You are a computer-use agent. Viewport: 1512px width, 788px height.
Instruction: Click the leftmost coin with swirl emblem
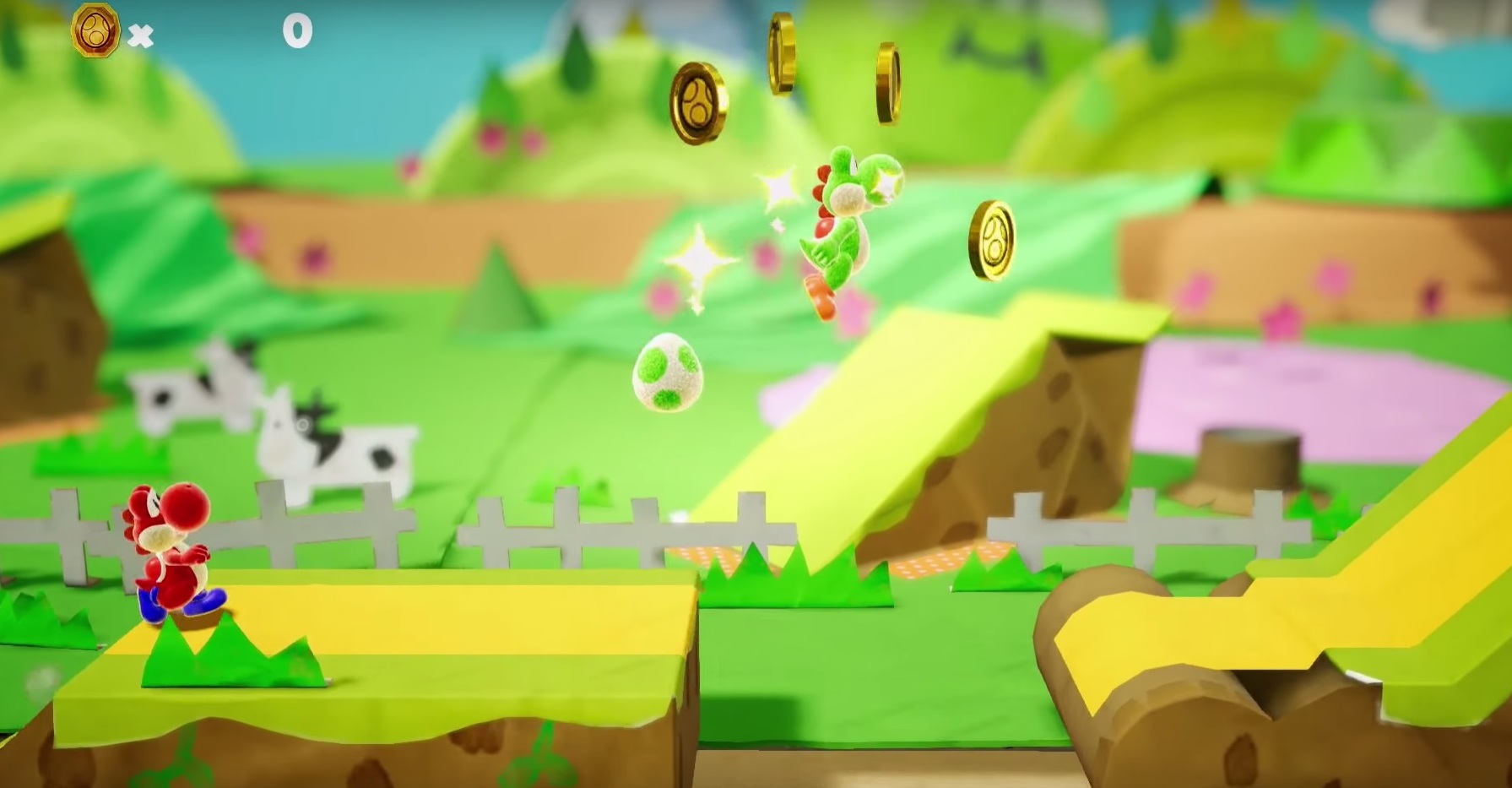pyautogui.click(x=701, y=101)
